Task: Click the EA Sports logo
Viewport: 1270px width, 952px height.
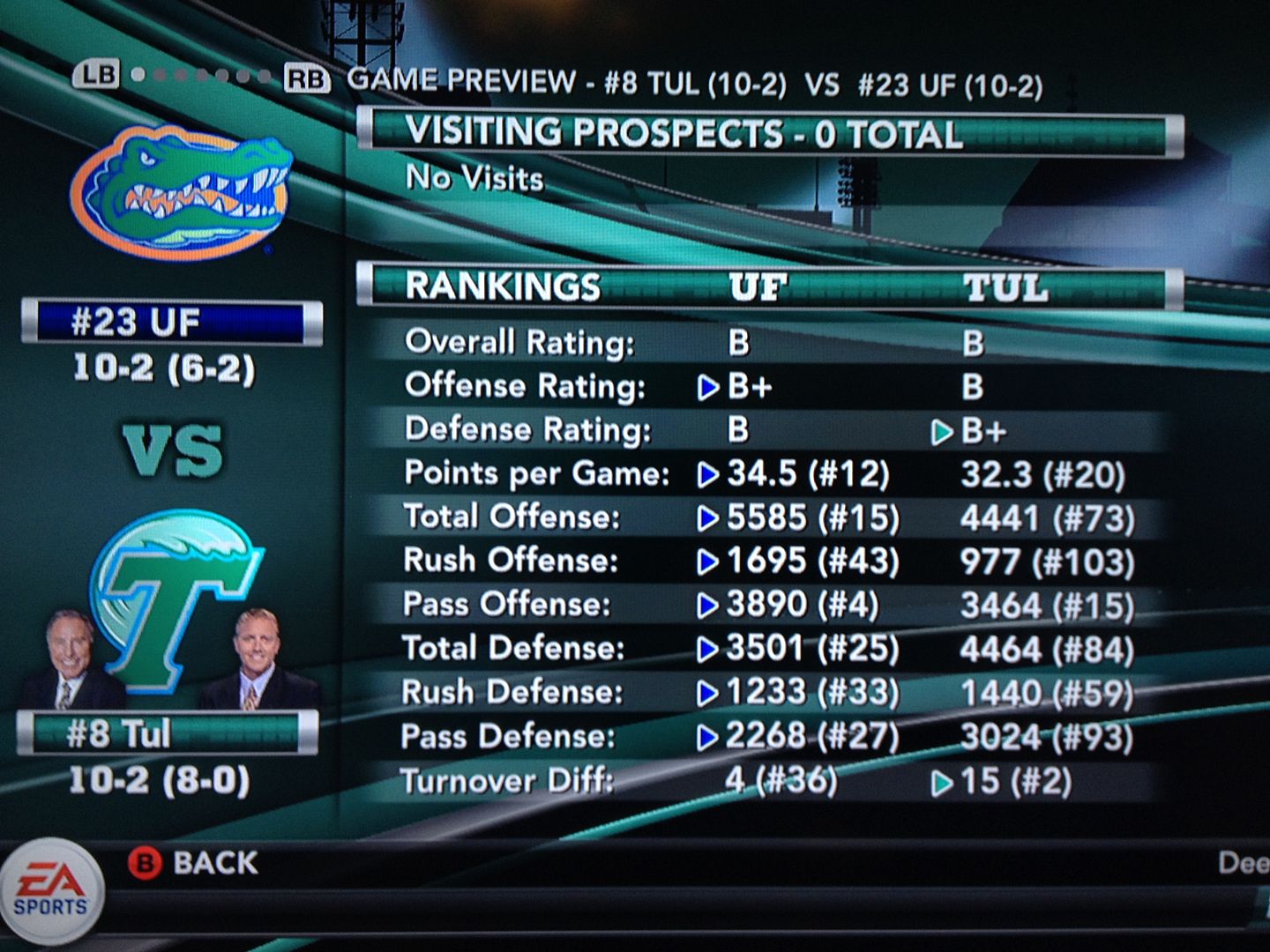Action: click(52, 890)
